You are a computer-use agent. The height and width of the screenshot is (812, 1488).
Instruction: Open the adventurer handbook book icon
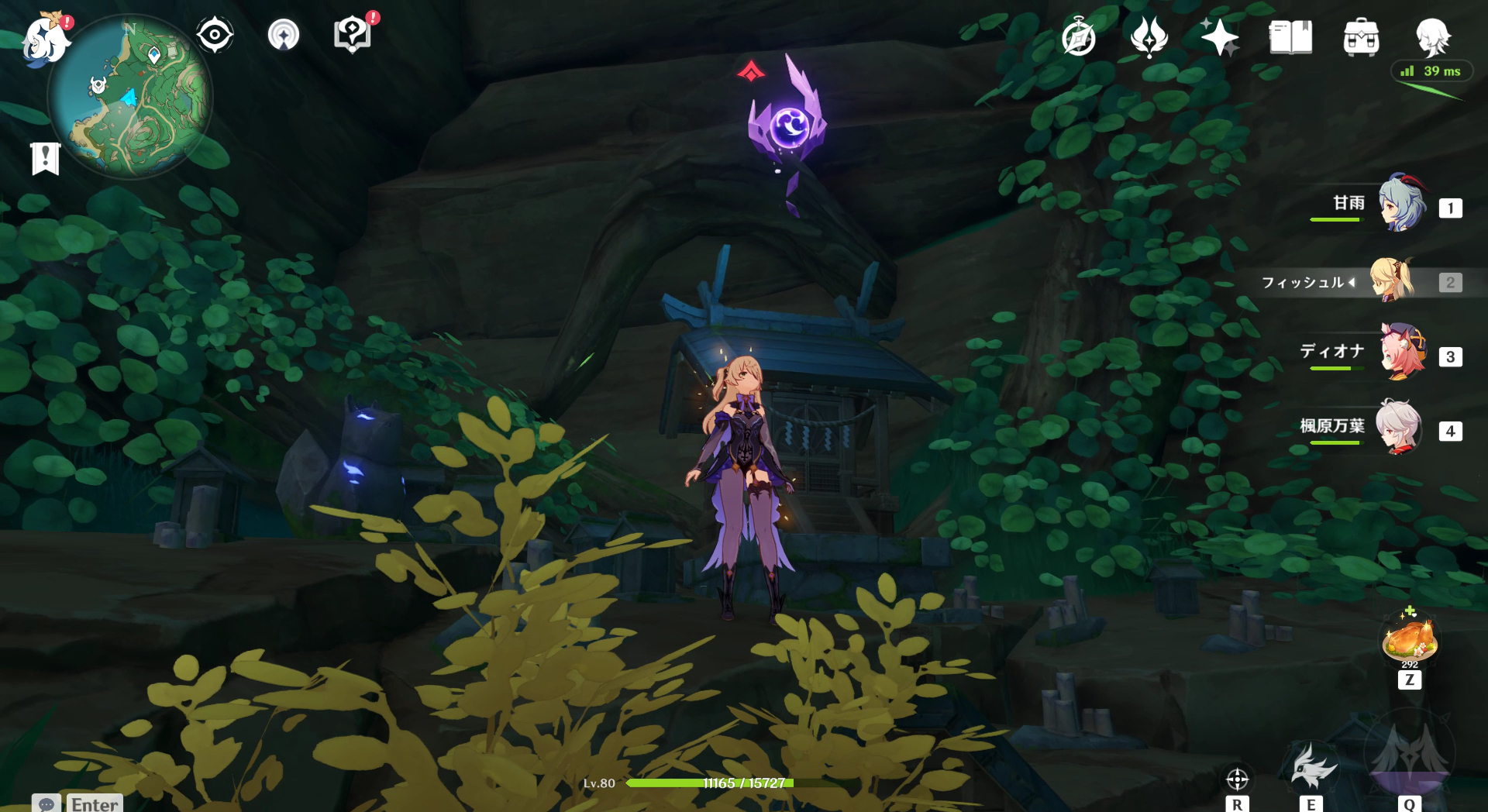pyautogui.click(x=1290, y=37)
